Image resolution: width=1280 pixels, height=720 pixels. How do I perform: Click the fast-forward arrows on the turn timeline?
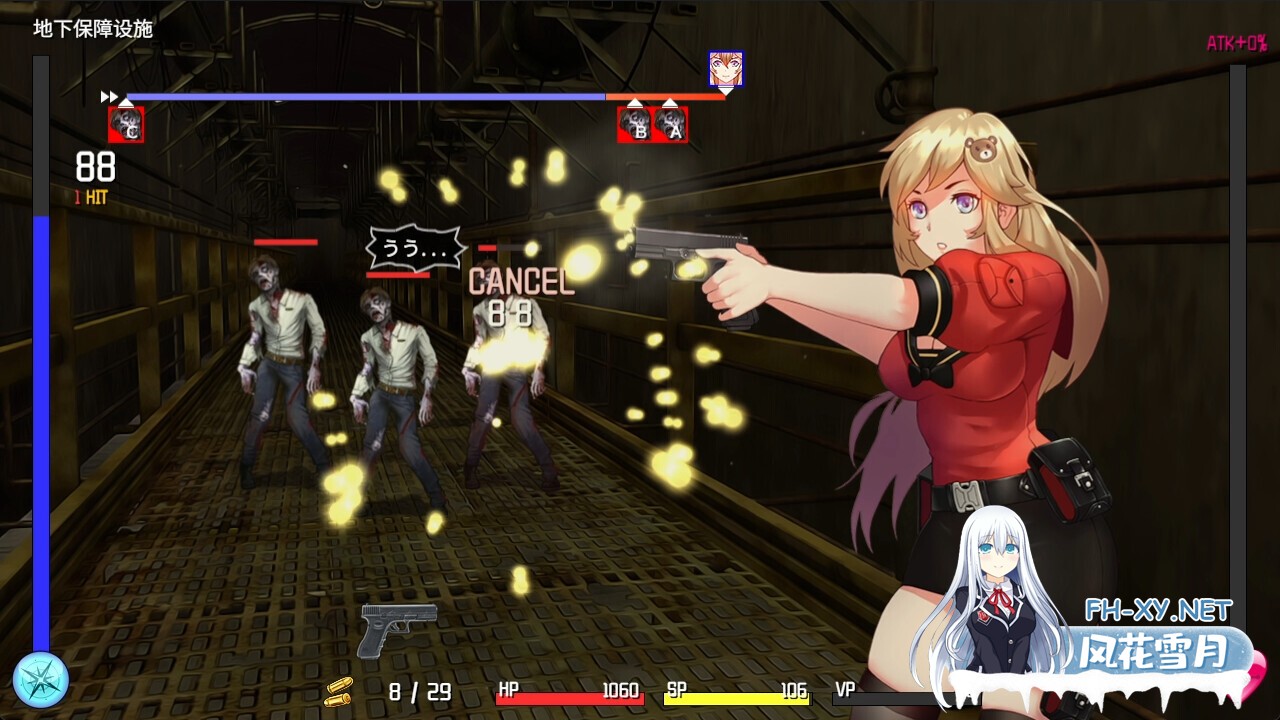click(x=109, y=97)
